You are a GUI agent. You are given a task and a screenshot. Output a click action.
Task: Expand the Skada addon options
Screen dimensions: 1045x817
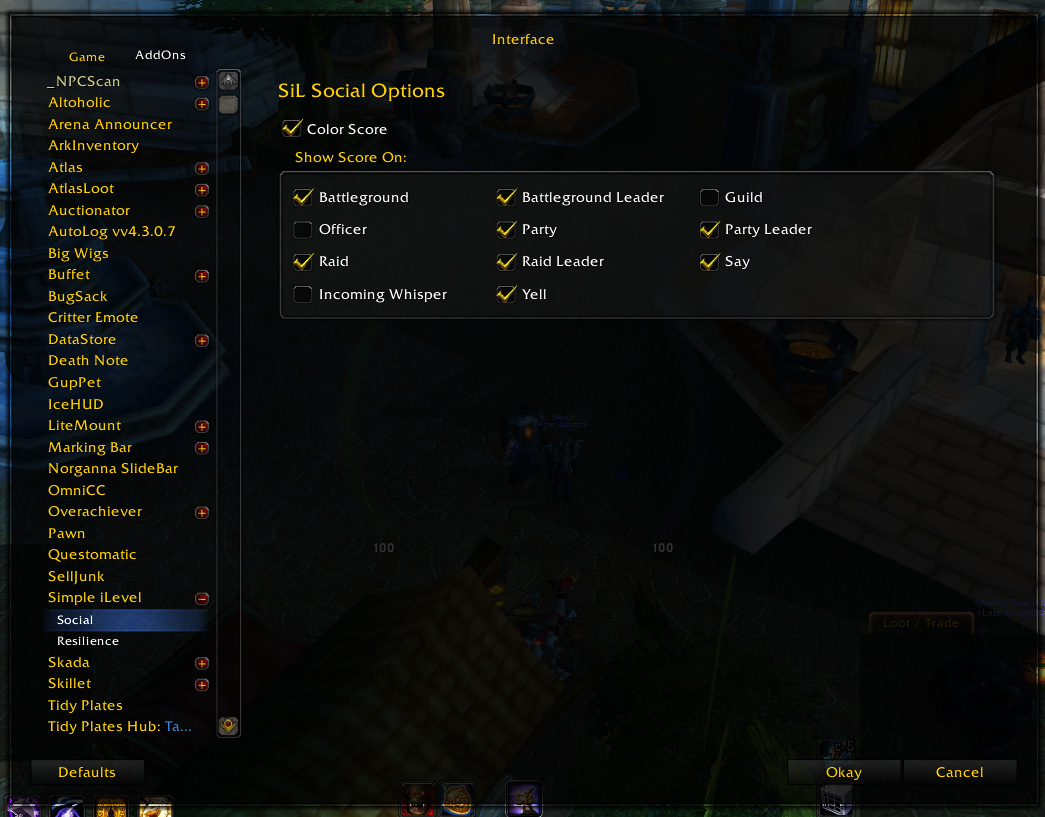point(202,663)
